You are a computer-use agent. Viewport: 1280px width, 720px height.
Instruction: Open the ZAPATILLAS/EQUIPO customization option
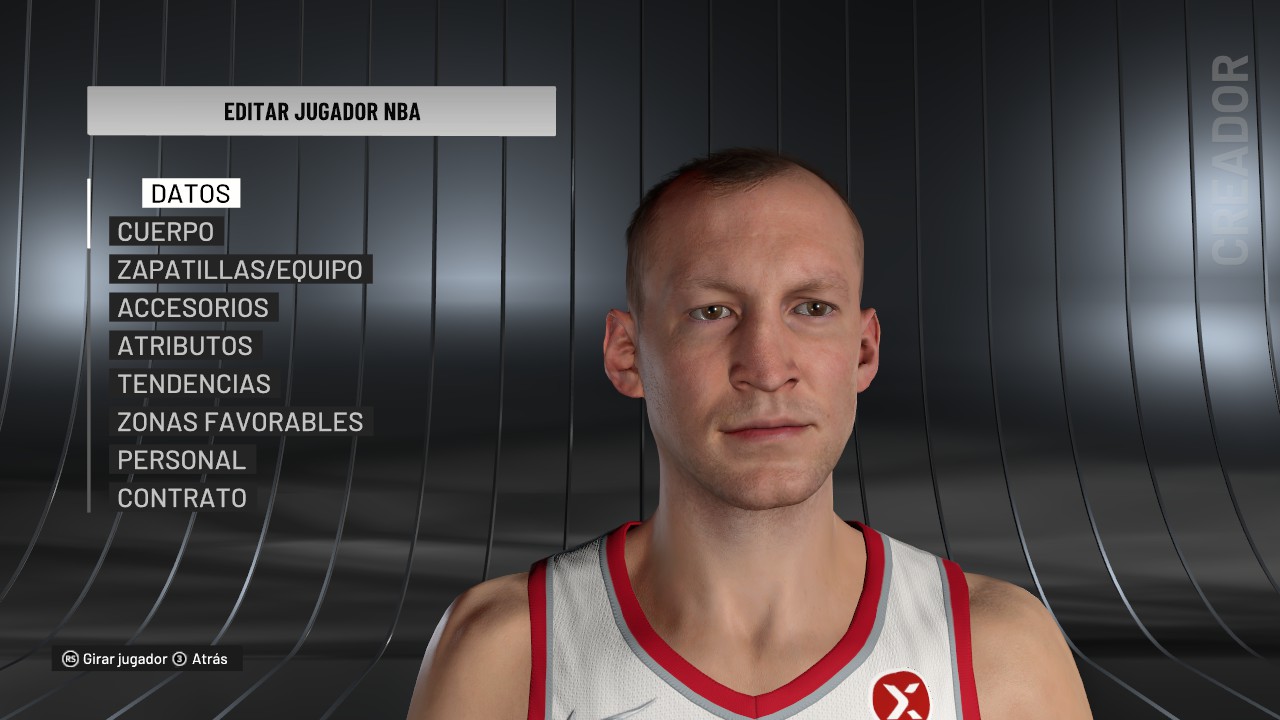click(x=239, y=269)
